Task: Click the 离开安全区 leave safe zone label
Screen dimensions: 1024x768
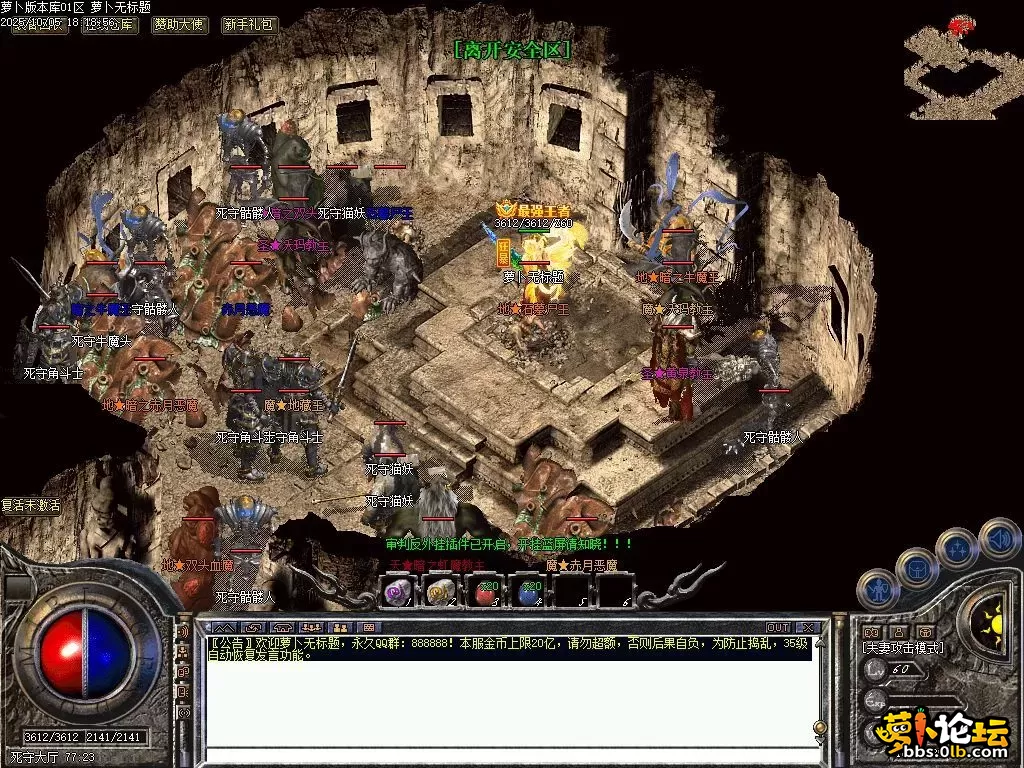Action: [x=512, y=49]
